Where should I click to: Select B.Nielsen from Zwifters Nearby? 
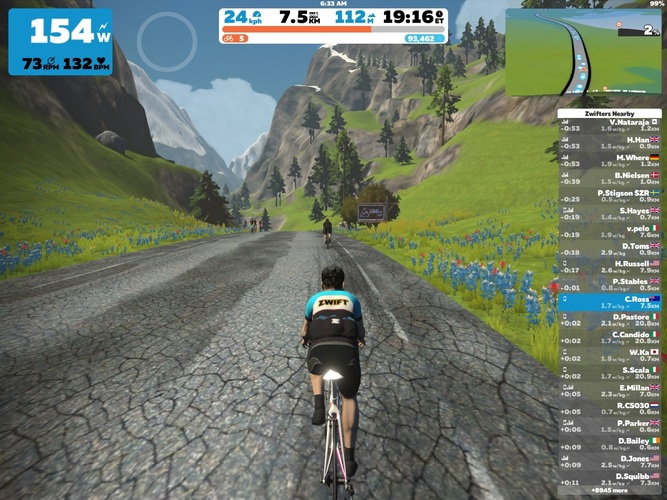tap(611, 178)
